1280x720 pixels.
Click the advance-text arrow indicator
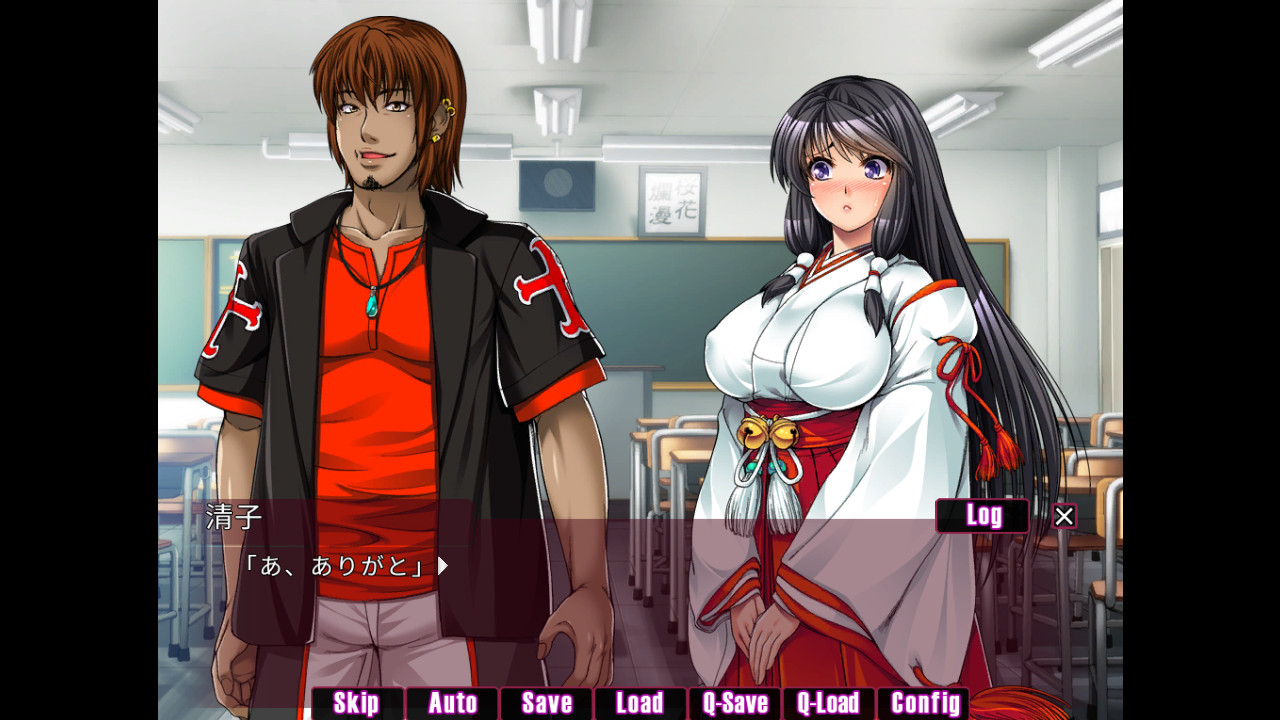coord(443,565)
